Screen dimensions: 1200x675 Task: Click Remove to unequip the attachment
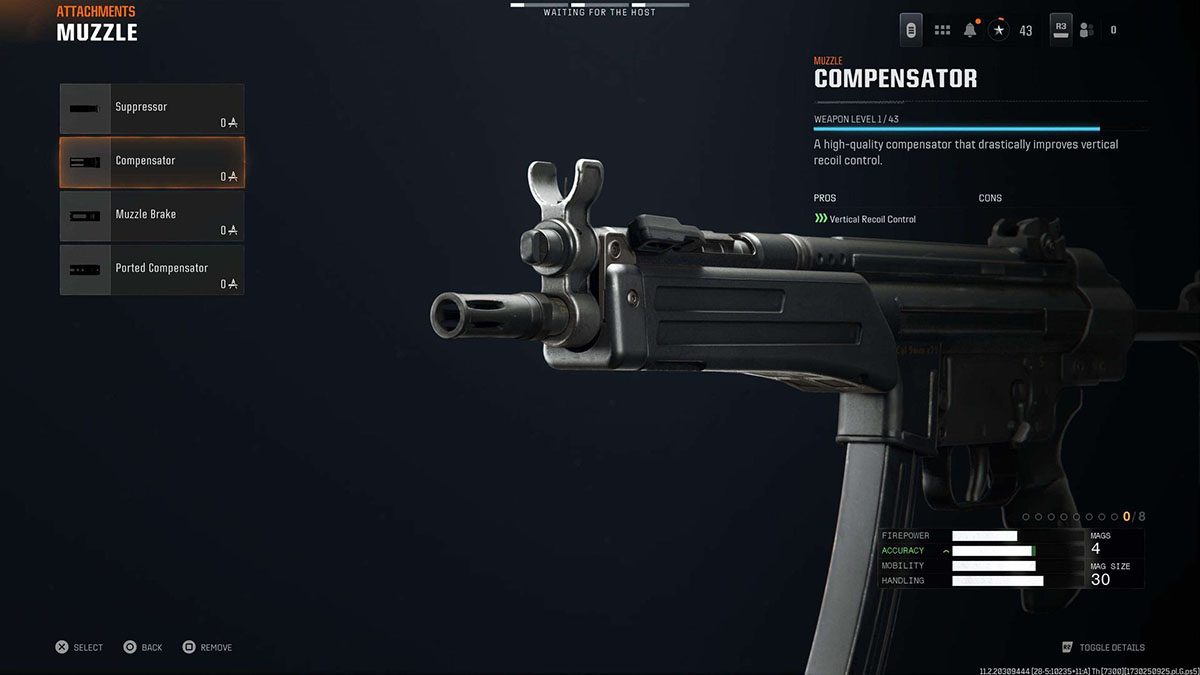(x=207, y=647)
